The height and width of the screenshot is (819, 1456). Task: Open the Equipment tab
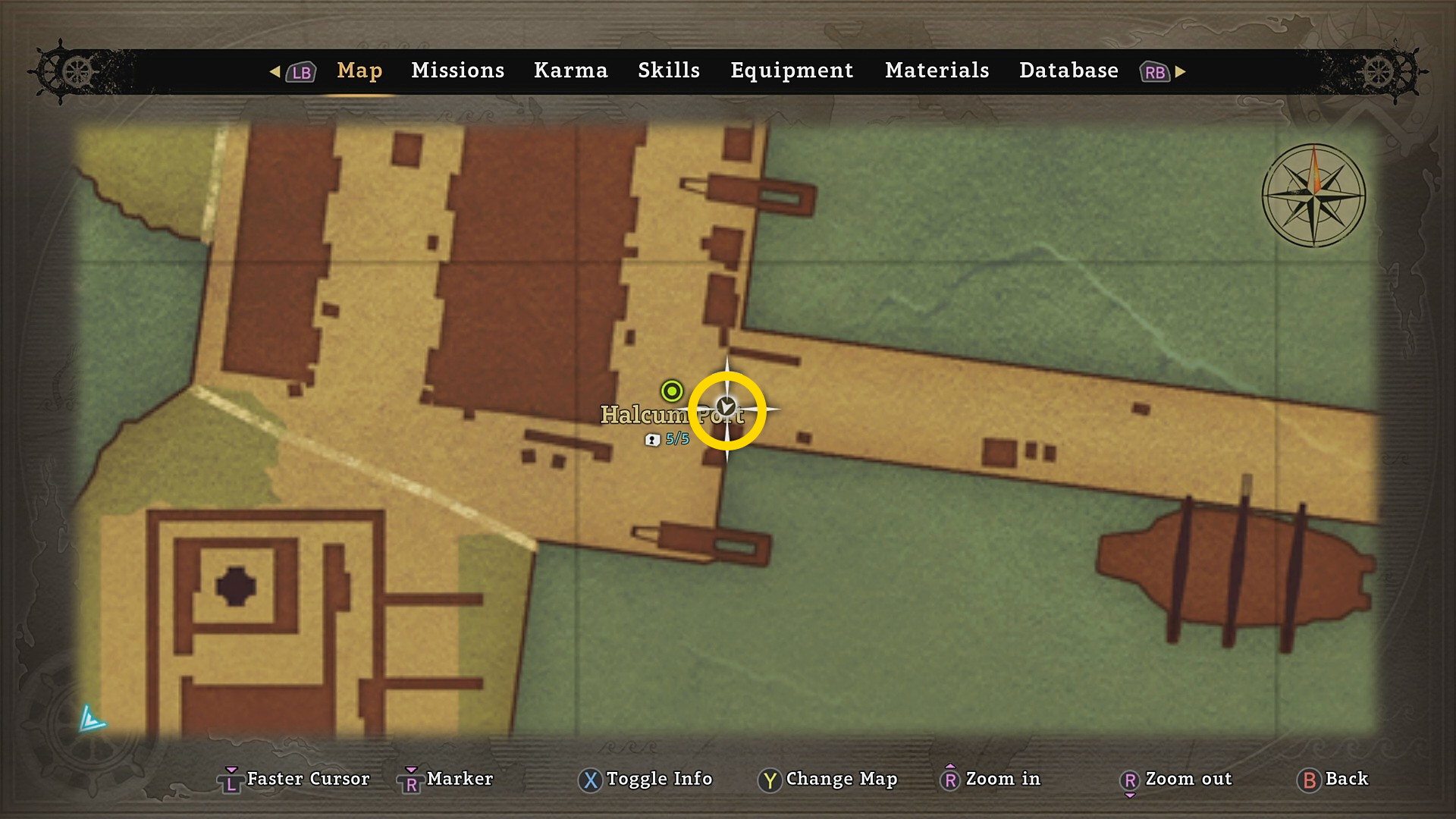point(792,71)
